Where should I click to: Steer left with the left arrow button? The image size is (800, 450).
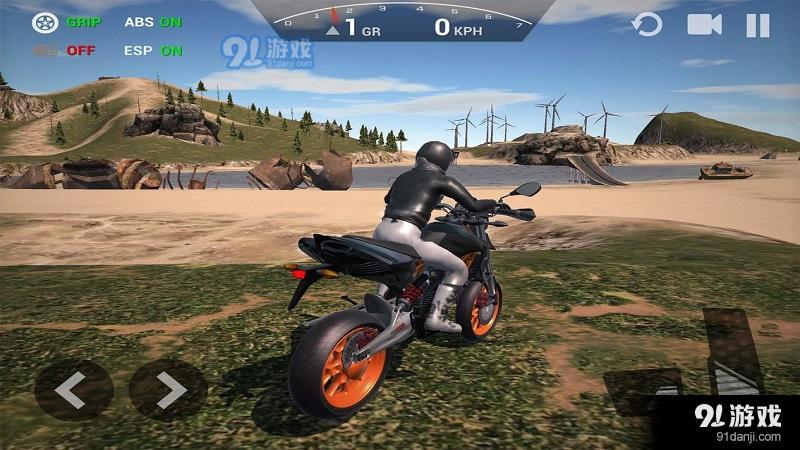click(73, 389)
